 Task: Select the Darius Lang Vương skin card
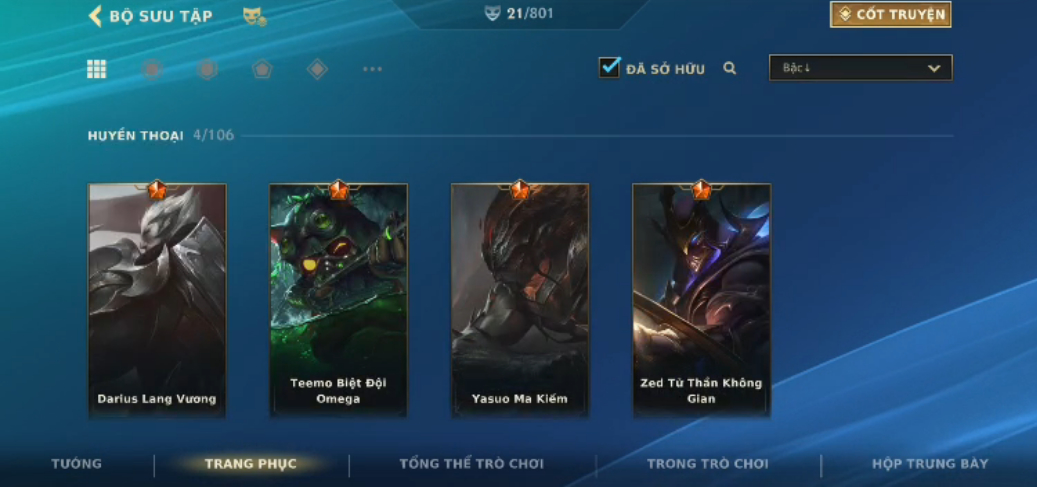[x=157, y=299]
